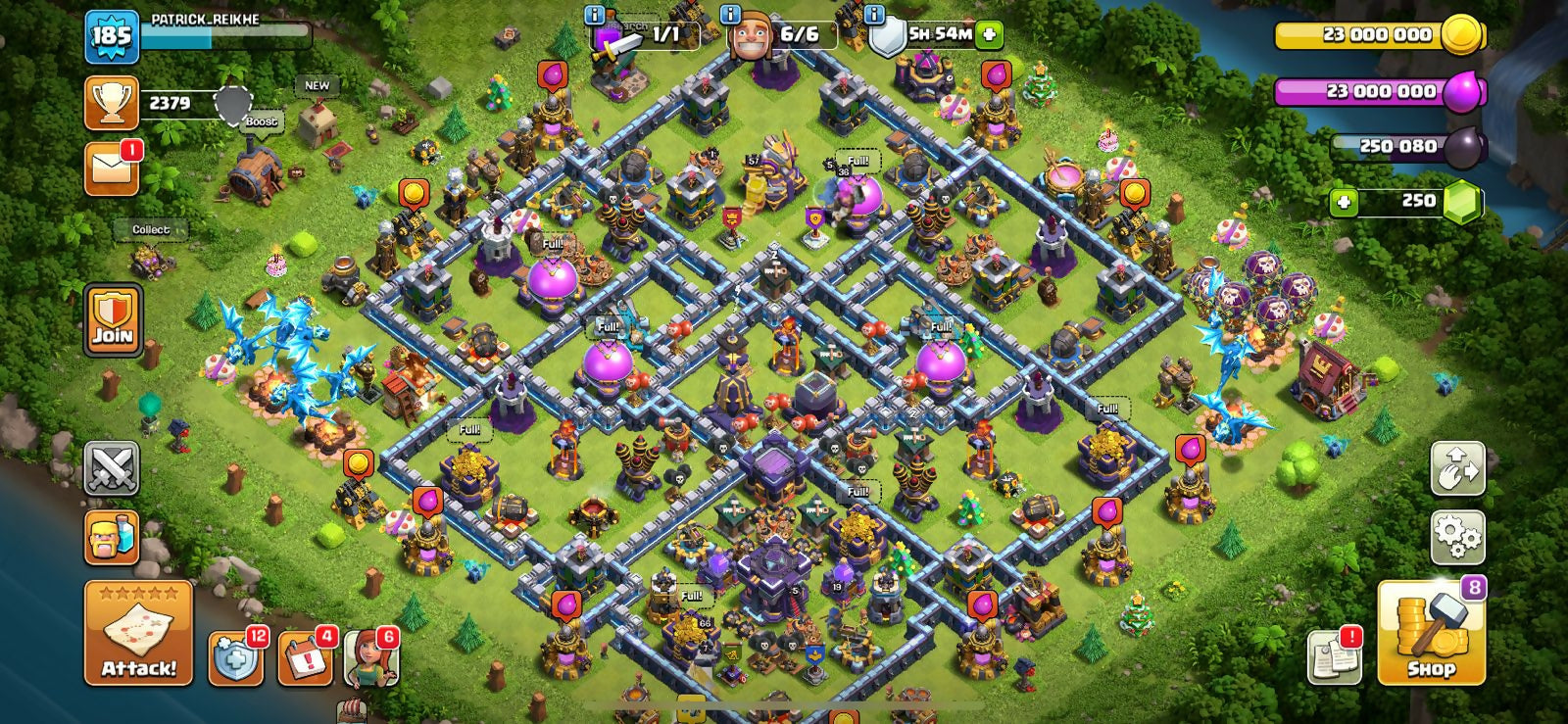This screenshot has width=1568, height=724.
Task: Open the layout editor hand icon
Action: [1457, 468]
